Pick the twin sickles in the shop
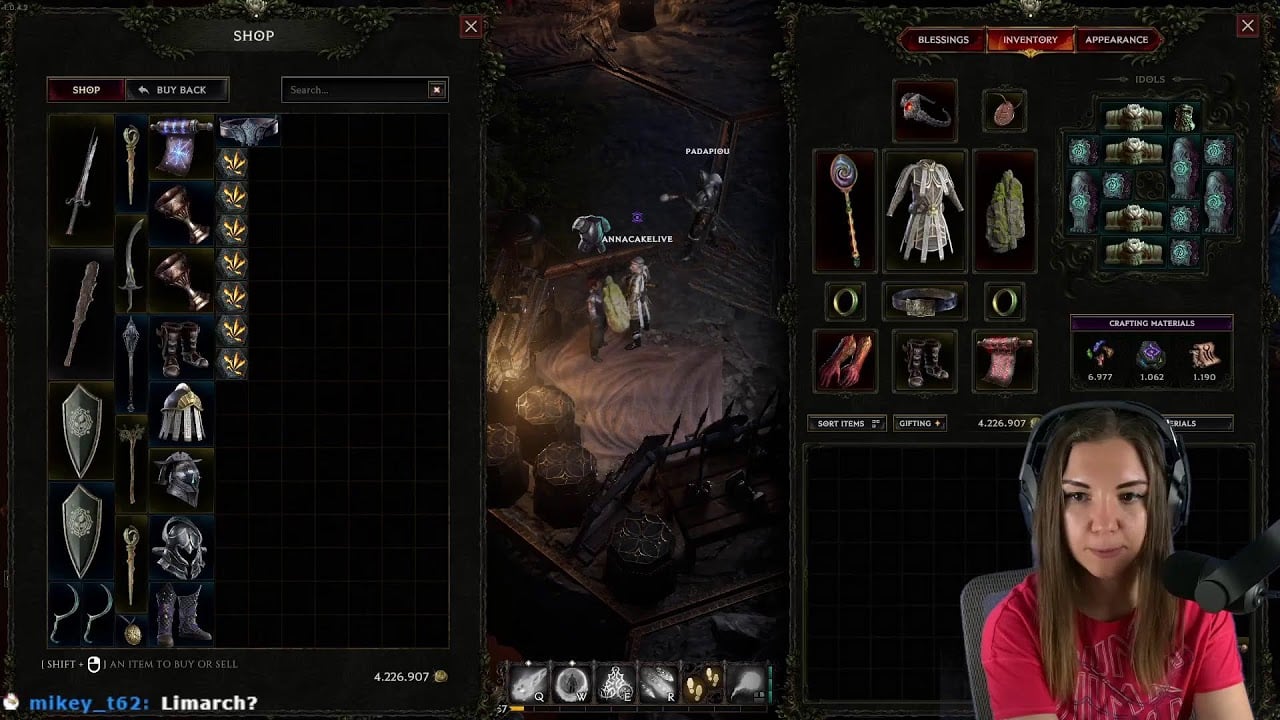1280x720 pixels. (81, 613)
